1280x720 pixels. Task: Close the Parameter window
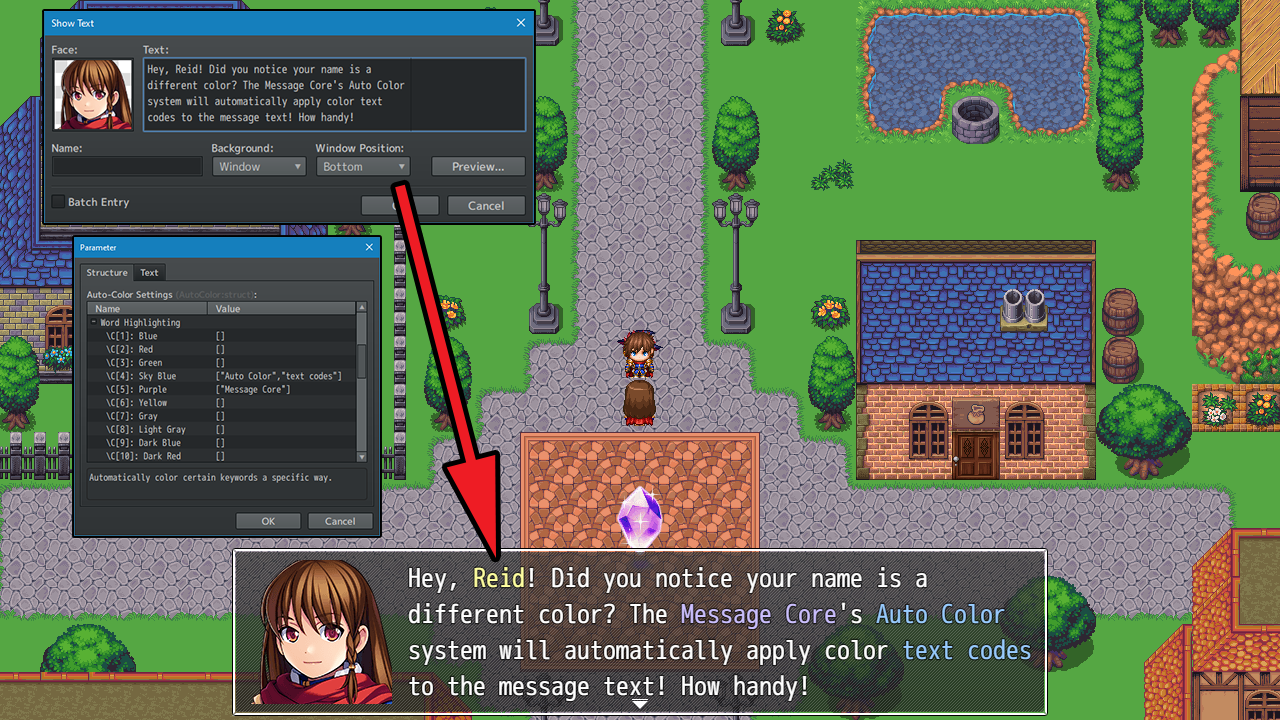pos(369,247)
